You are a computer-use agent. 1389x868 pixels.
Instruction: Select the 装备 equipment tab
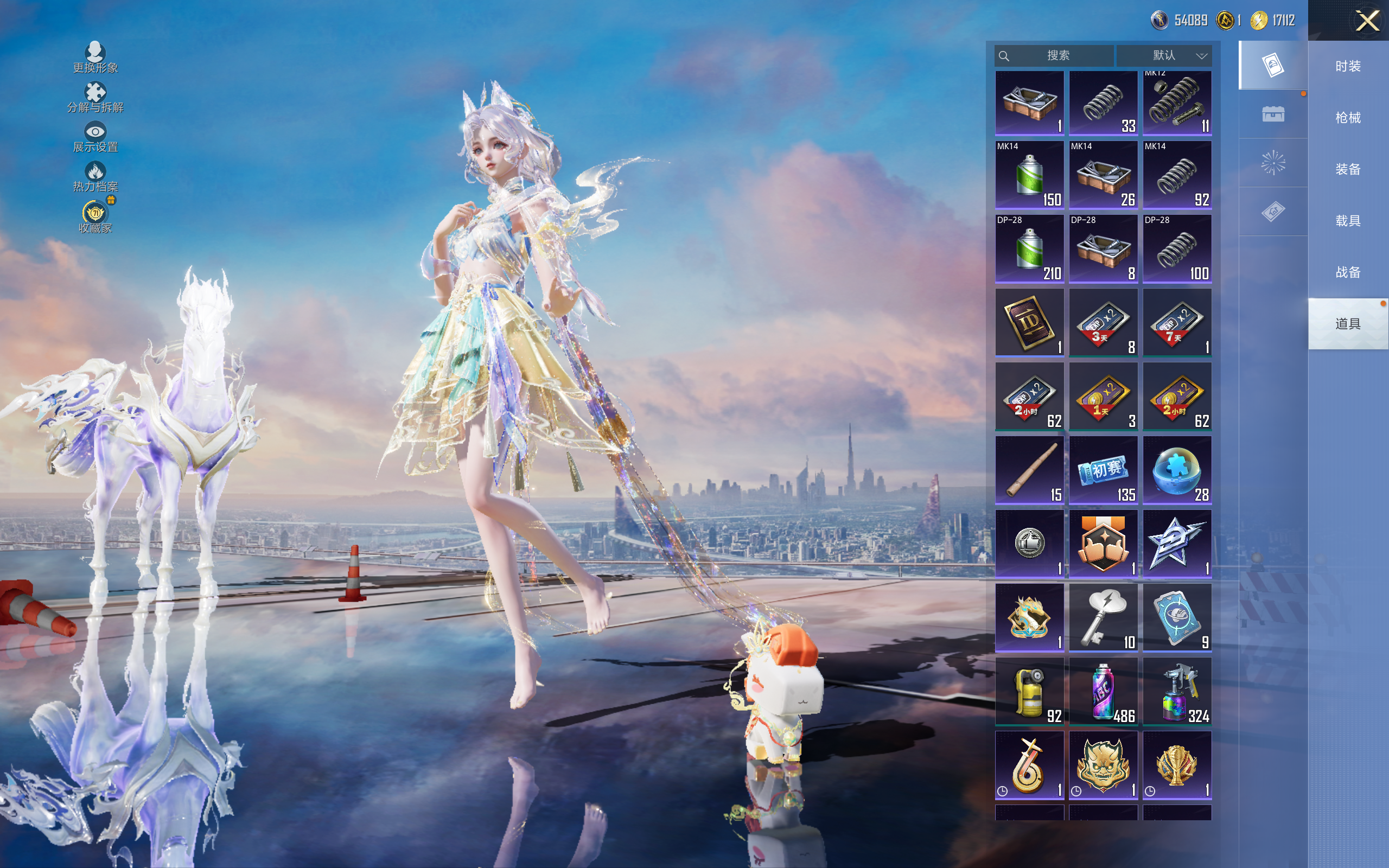(1348, 169)
